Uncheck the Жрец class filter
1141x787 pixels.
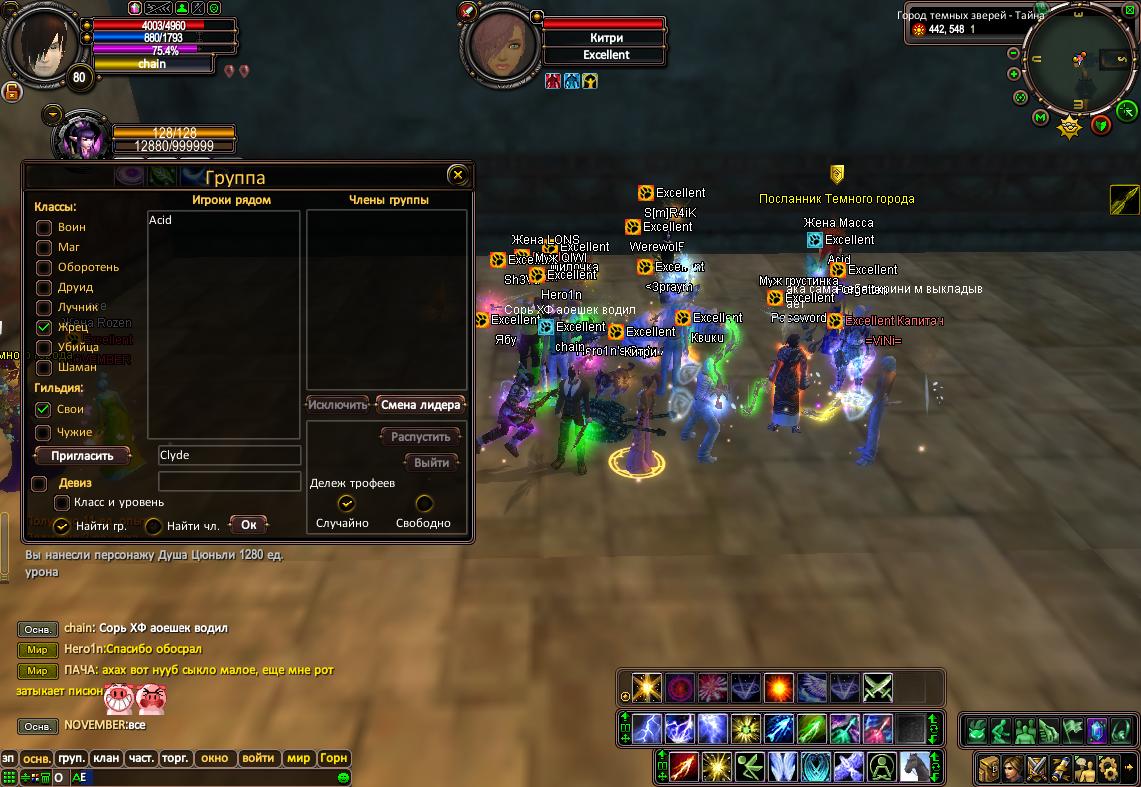tap(44, 327)
